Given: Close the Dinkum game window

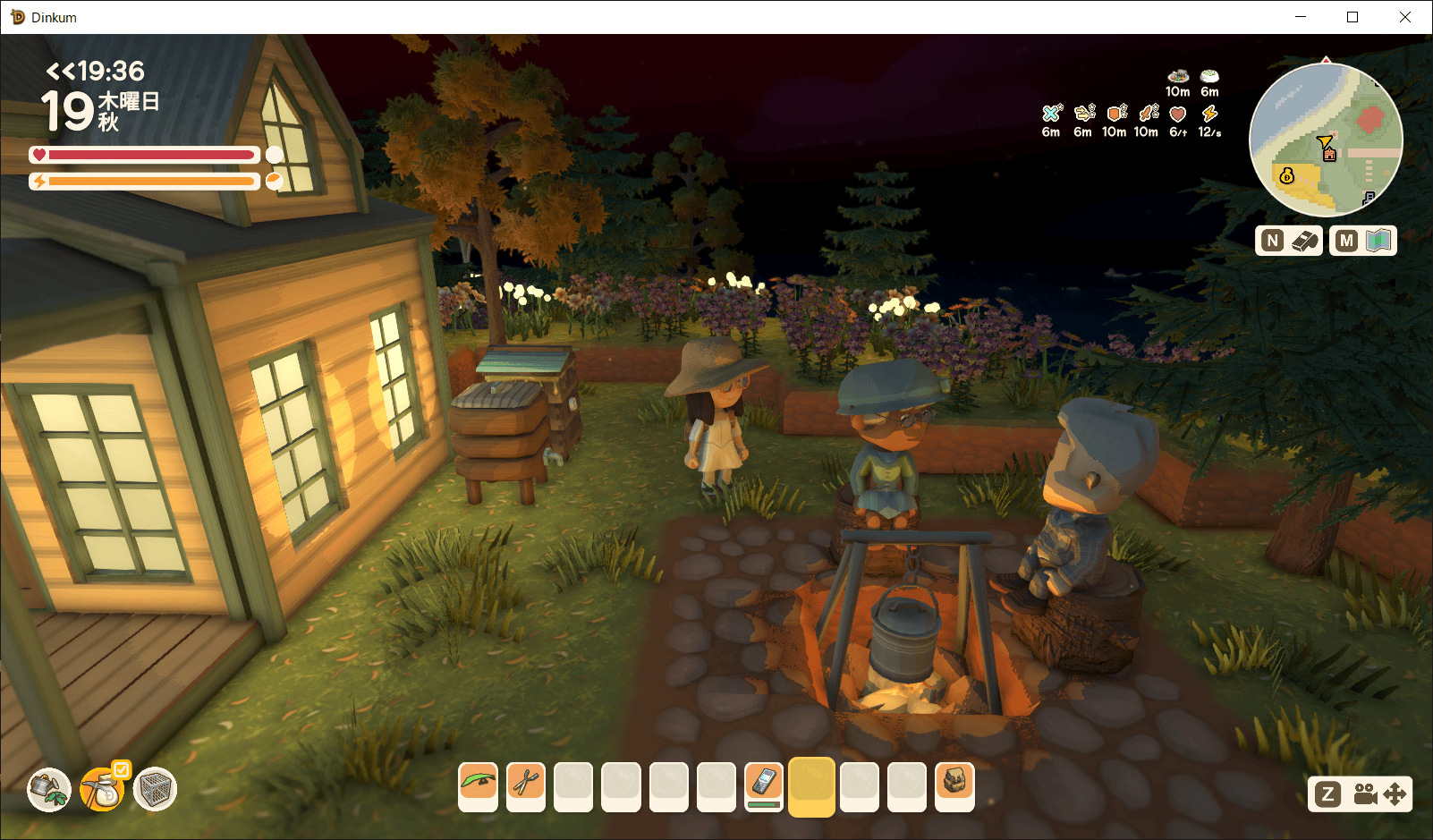Looking at the screenshot, I should (x=1405, y=17).
